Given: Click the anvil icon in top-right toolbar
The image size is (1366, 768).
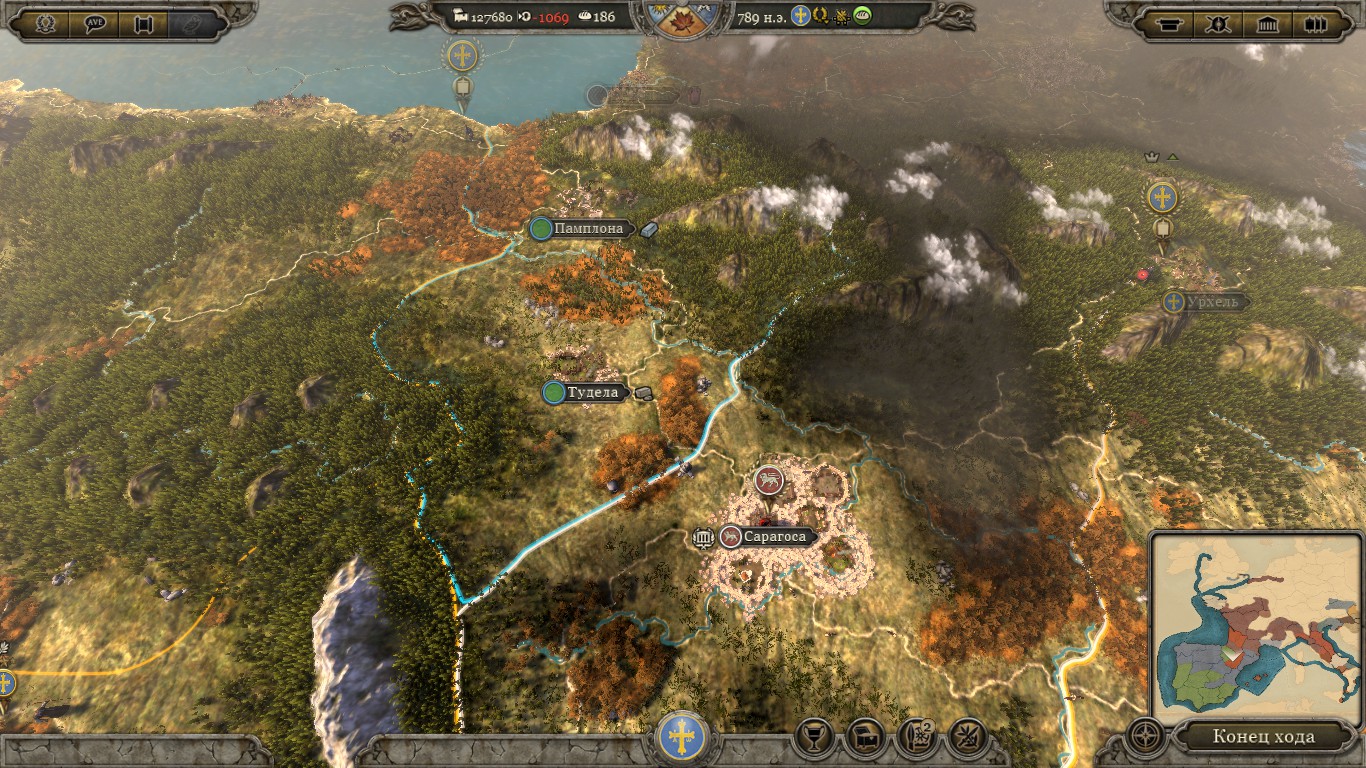Looking at the screenshot, I should 1167,25.
